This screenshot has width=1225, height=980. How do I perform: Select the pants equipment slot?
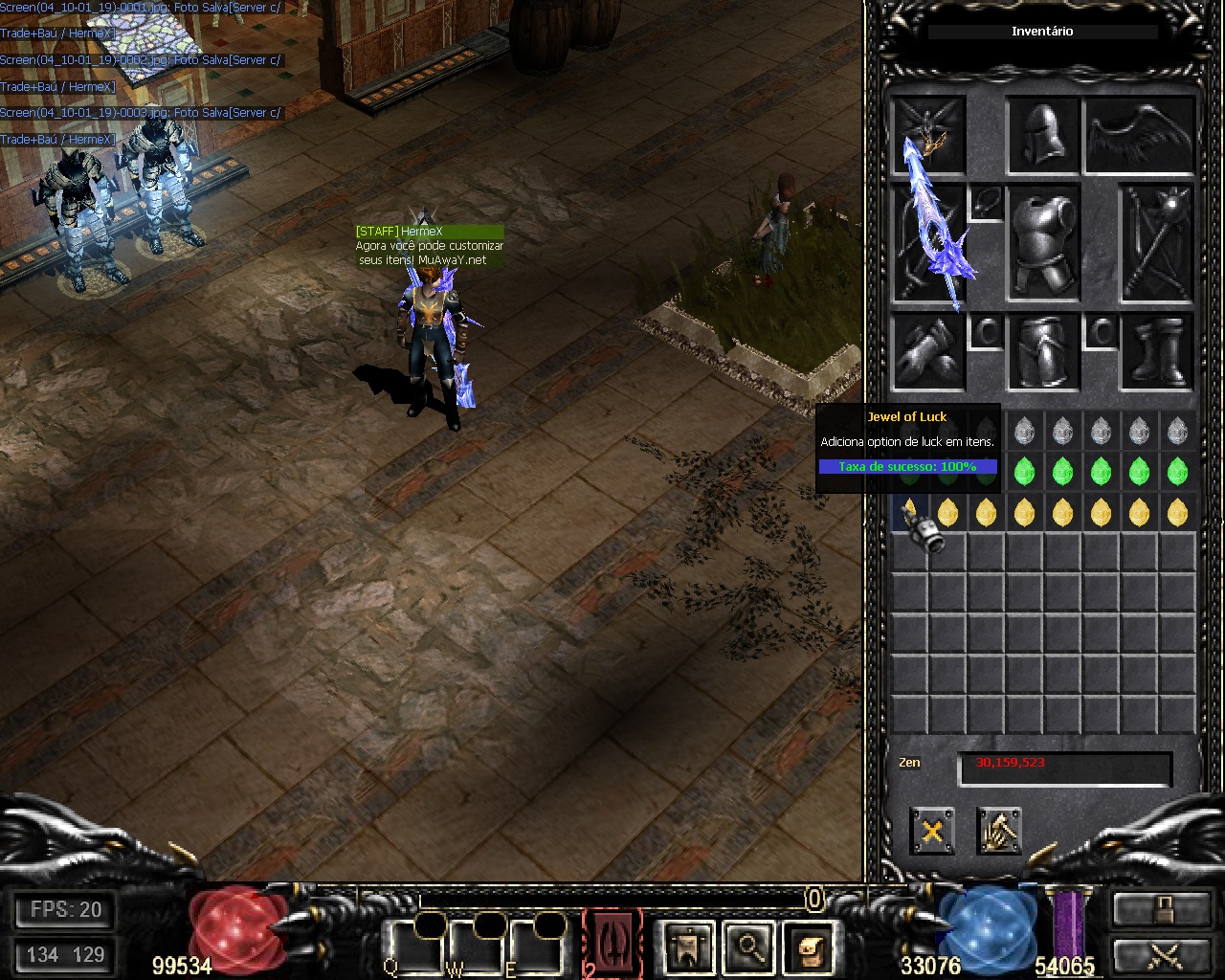(1044, 352)
